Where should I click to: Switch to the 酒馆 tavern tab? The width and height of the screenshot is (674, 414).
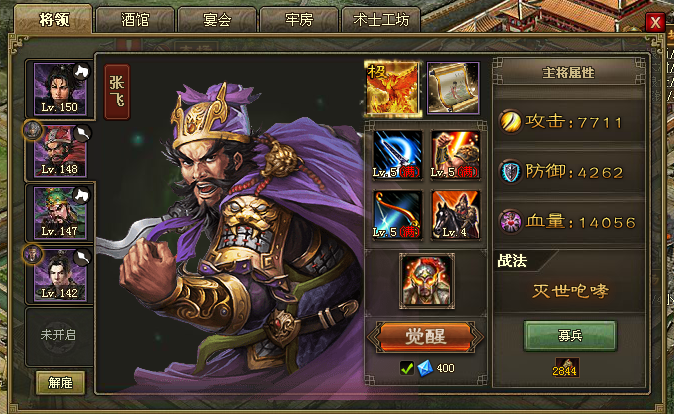tap(134, 19)
